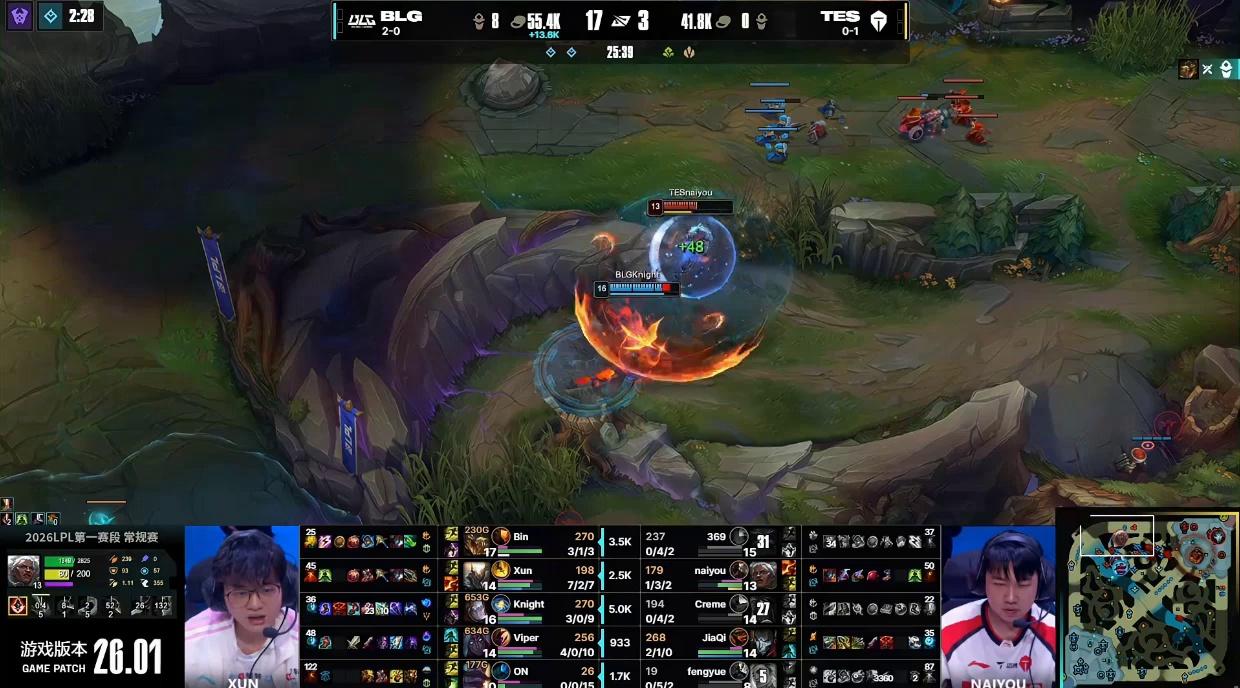Open the XUN player webcam feed
Image resolution: width=1240 pixels, height=688 pixels.
pos(242,605)
